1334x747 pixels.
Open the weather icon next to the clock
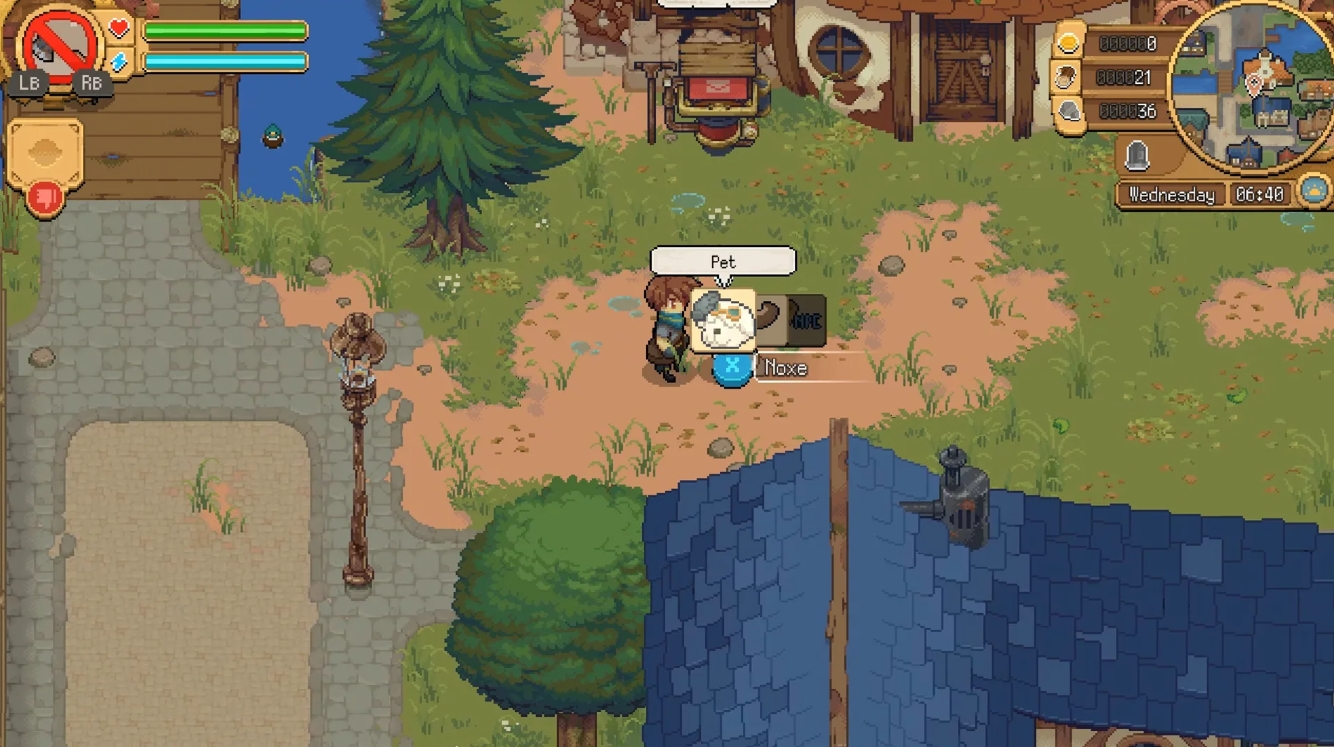coord(1313,188)
